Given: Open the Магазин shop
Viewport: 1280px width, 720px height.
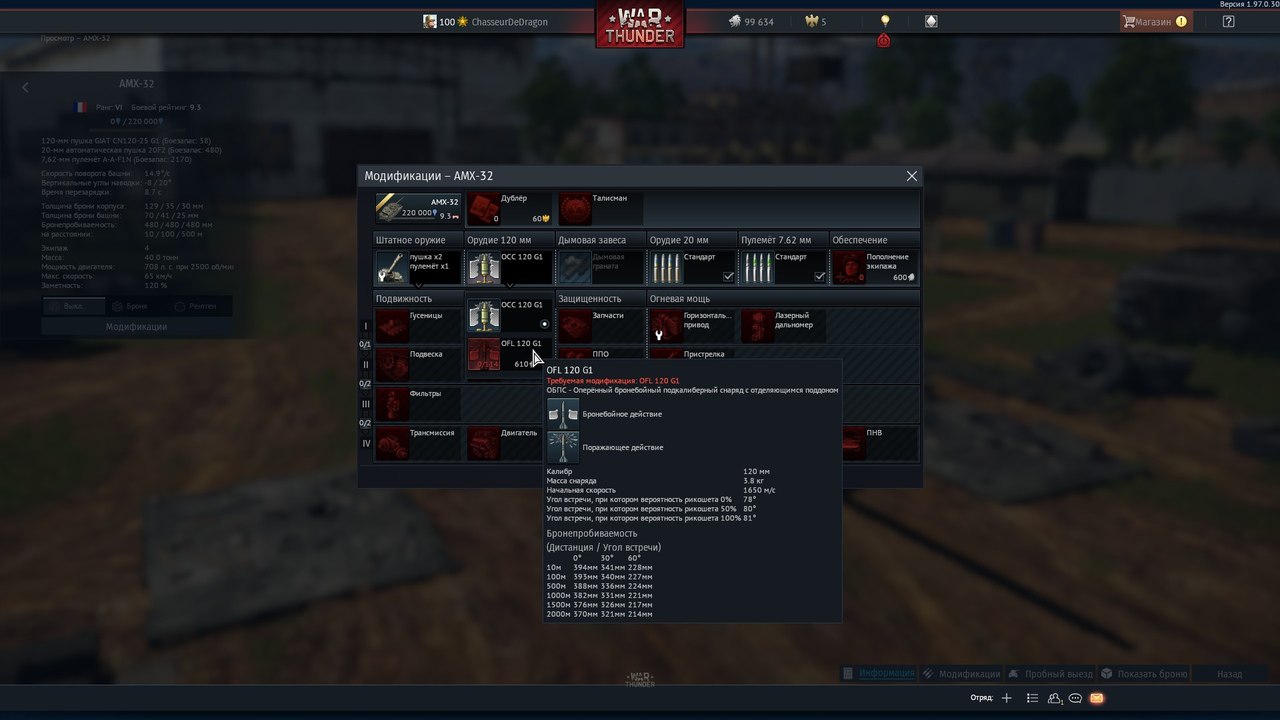Looking at the screenshot, I should (1153, 21).
